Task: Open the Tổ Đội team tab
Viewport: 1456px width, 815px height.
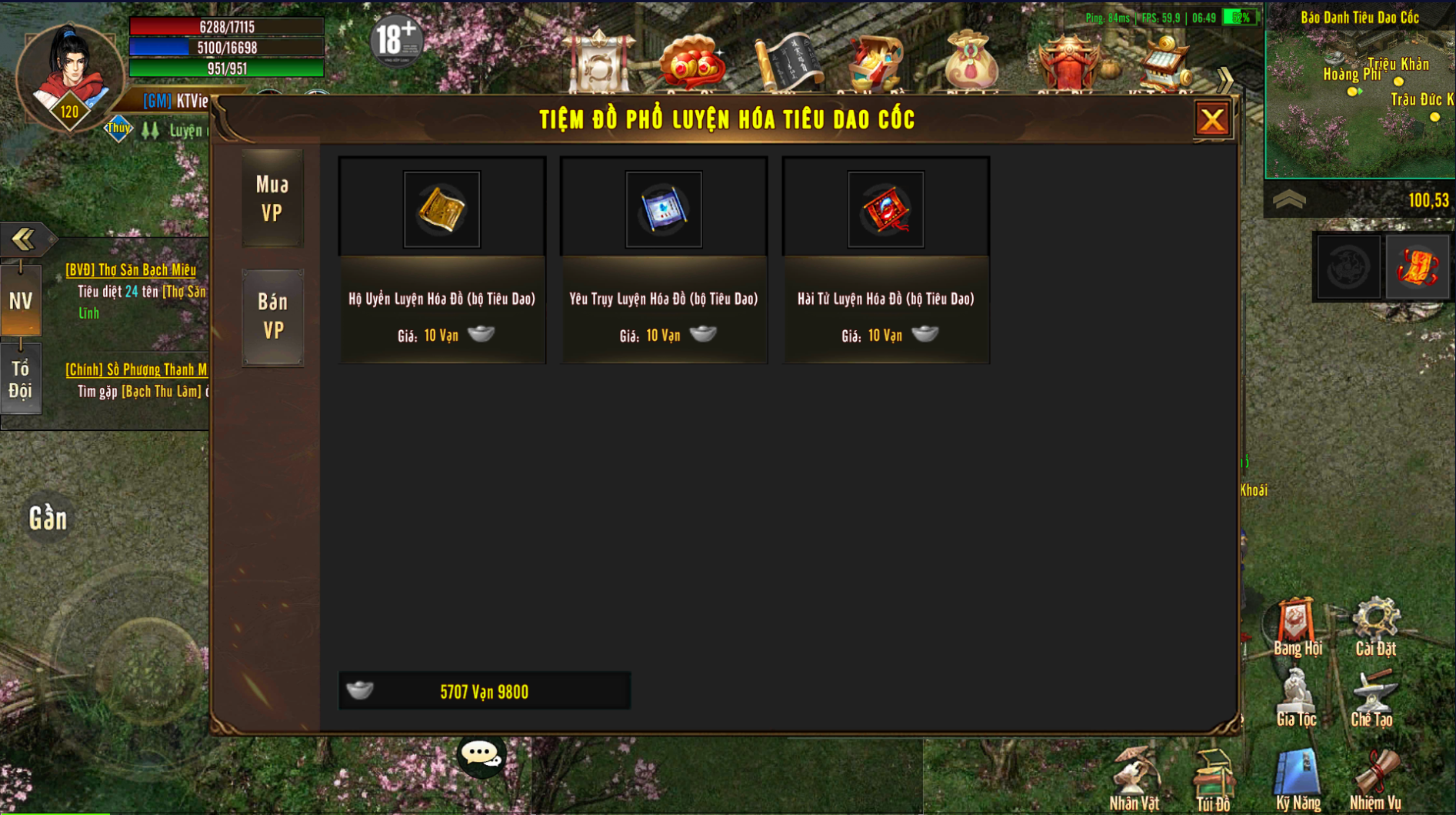Action: 21,380
